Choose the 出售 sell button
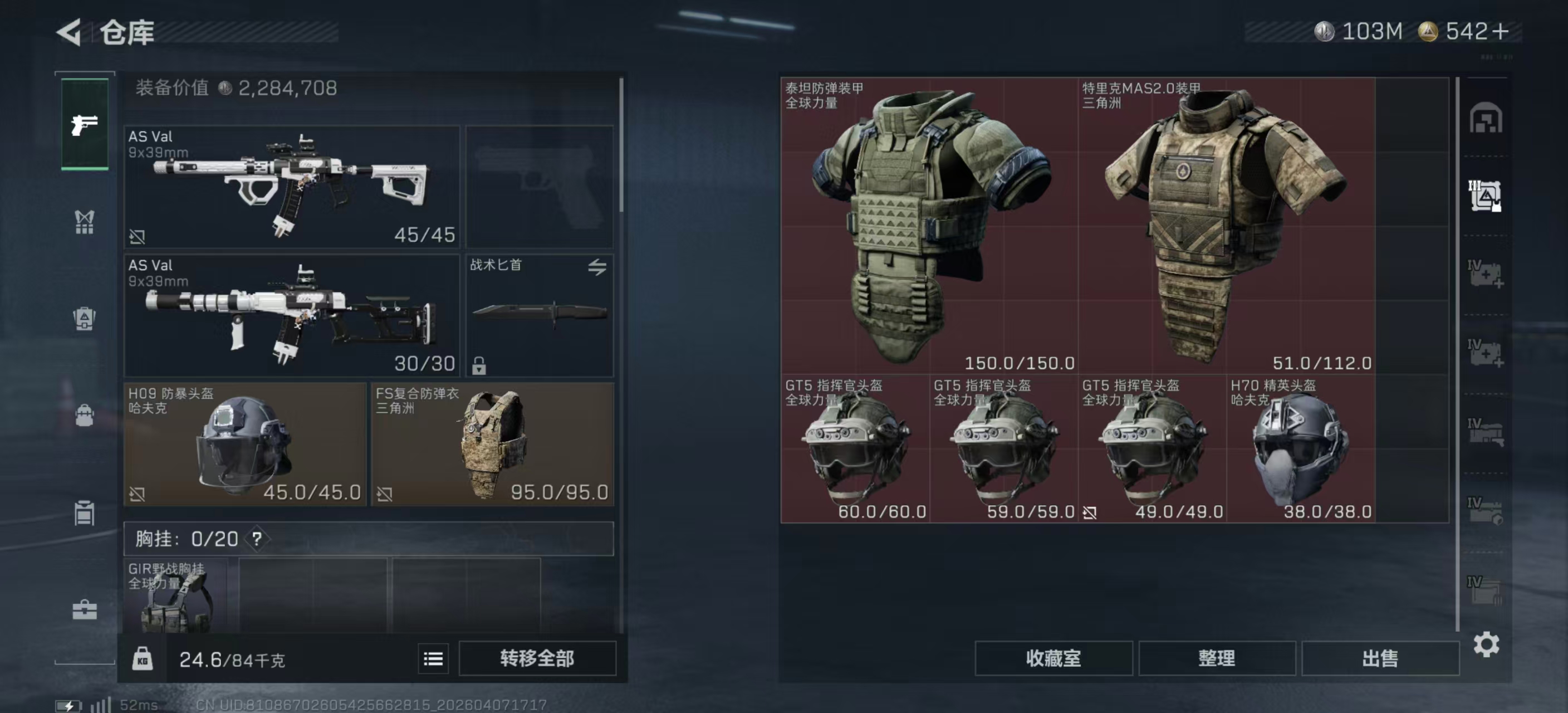Image resolution: width=1568 pixels, height=713 pixels. coord(1380,658)
